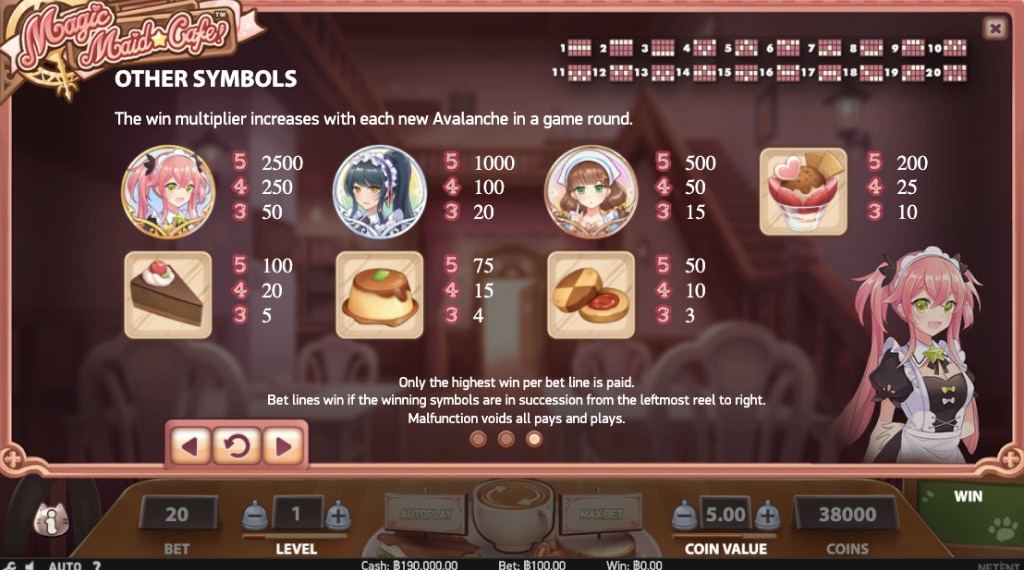Click the circular return arrow button
The height and width of the screenshot is (570, 1024).
tap(237, 445)
